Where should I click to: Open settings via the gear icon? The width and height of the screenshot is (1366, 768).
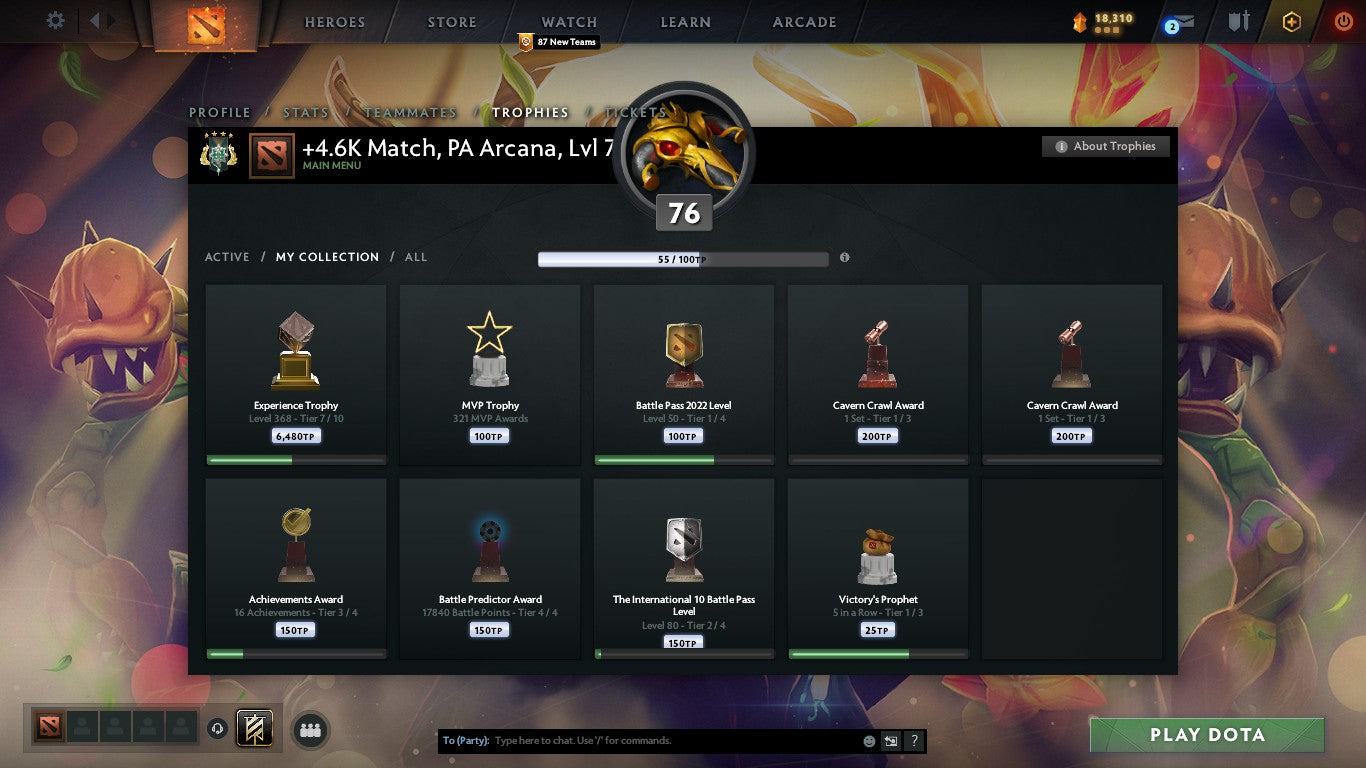click(55, 19)
